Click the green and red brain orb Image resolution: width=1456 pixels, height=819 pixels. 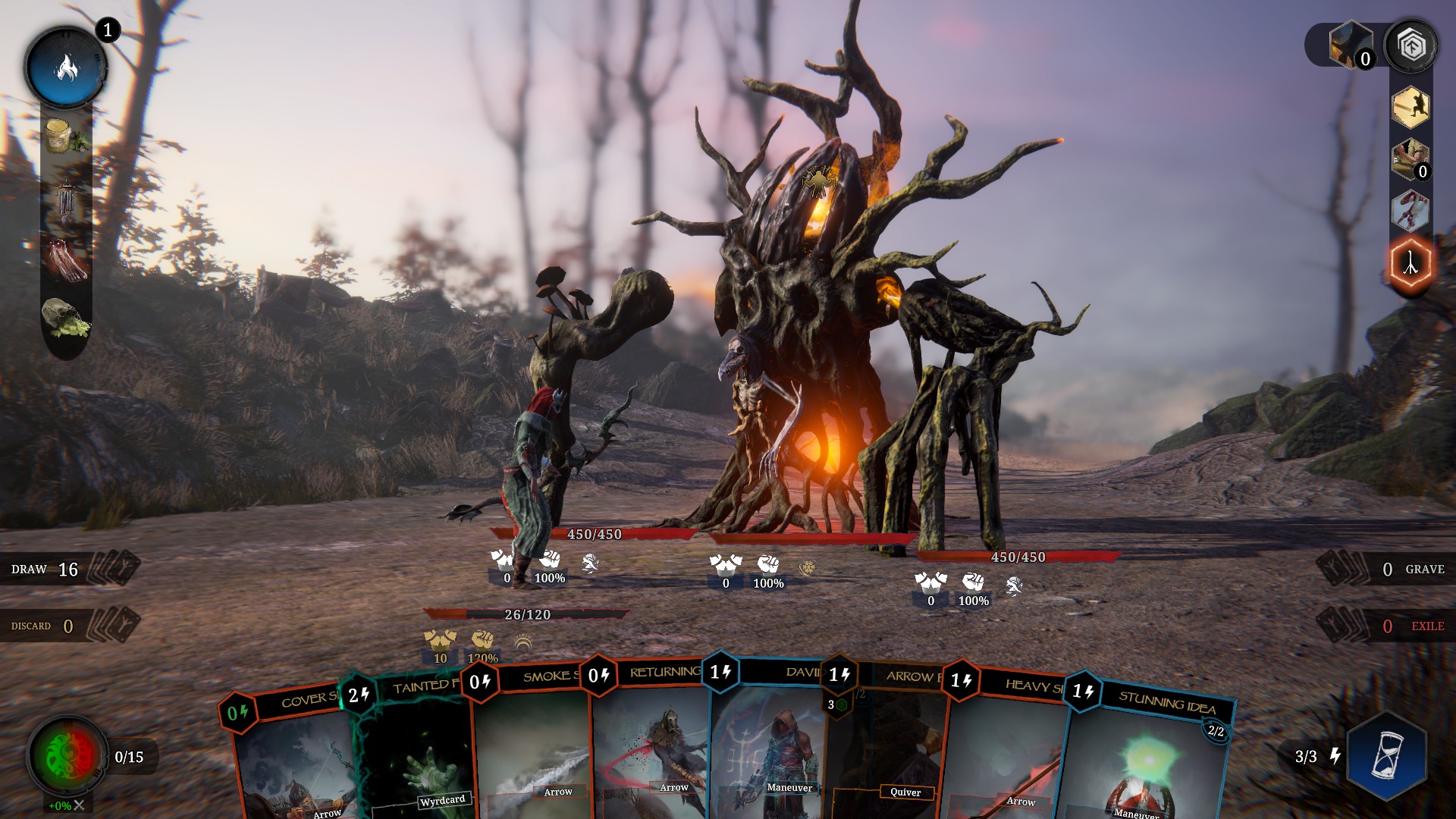click(67, 755)
